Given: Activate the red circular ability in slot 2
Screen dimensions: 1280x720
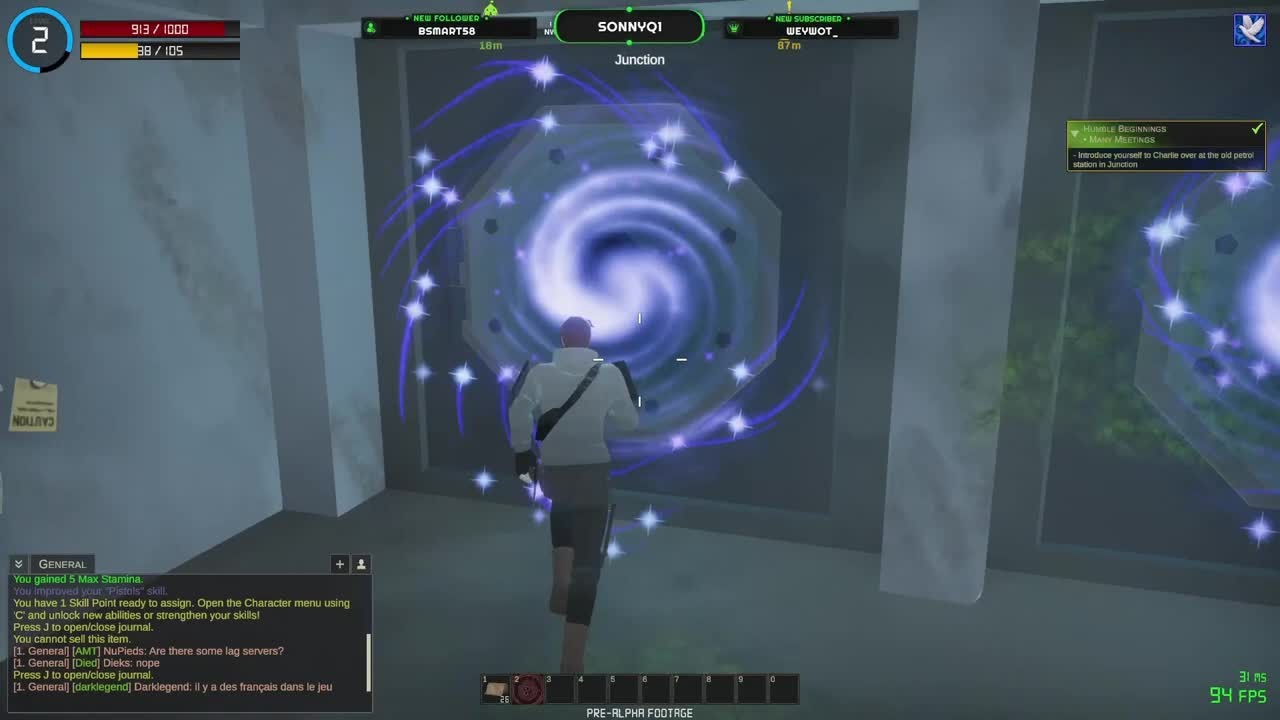Looking at the screenshot, I should pos(528,689).
